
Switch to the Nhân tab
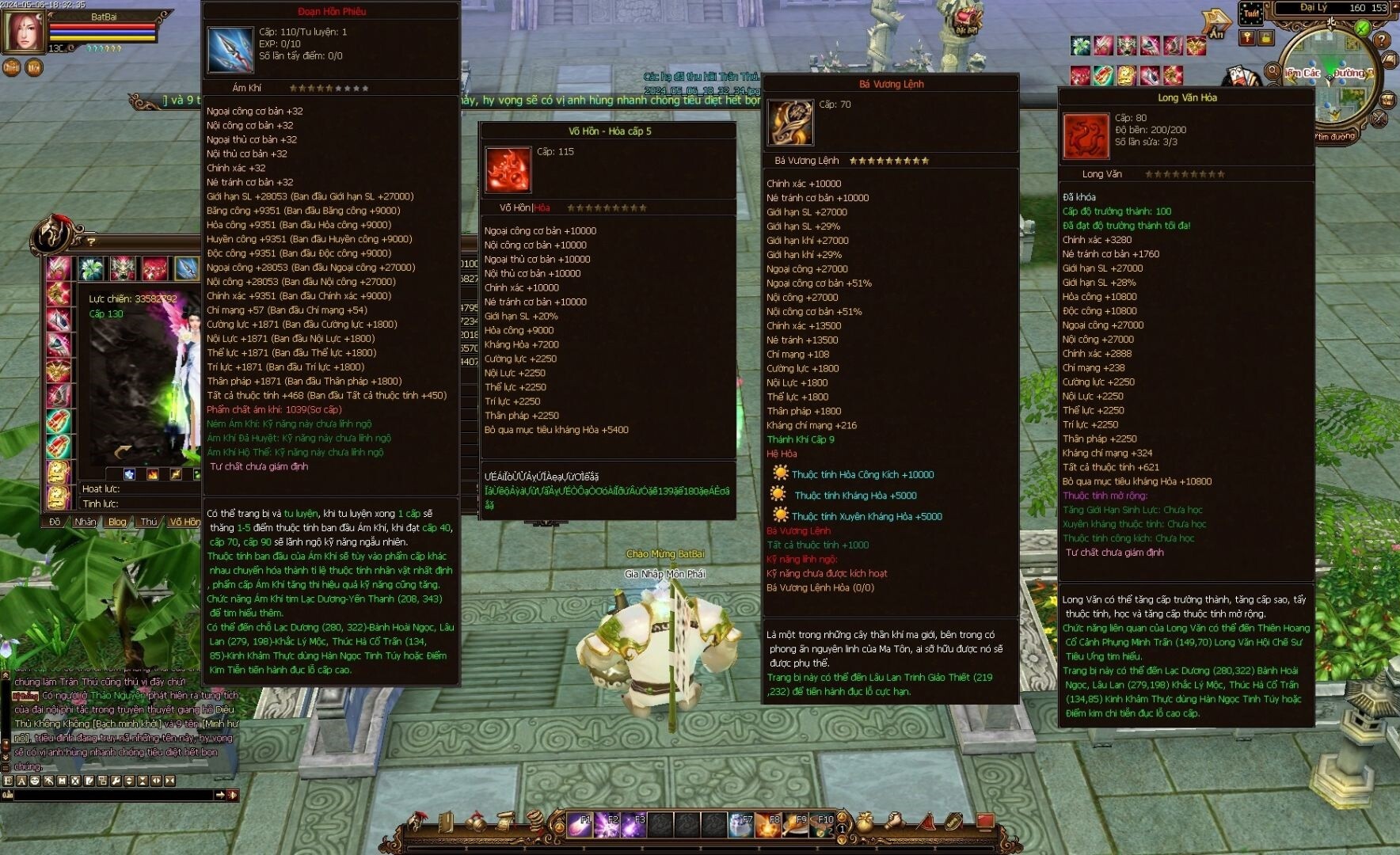click(85, 522)
